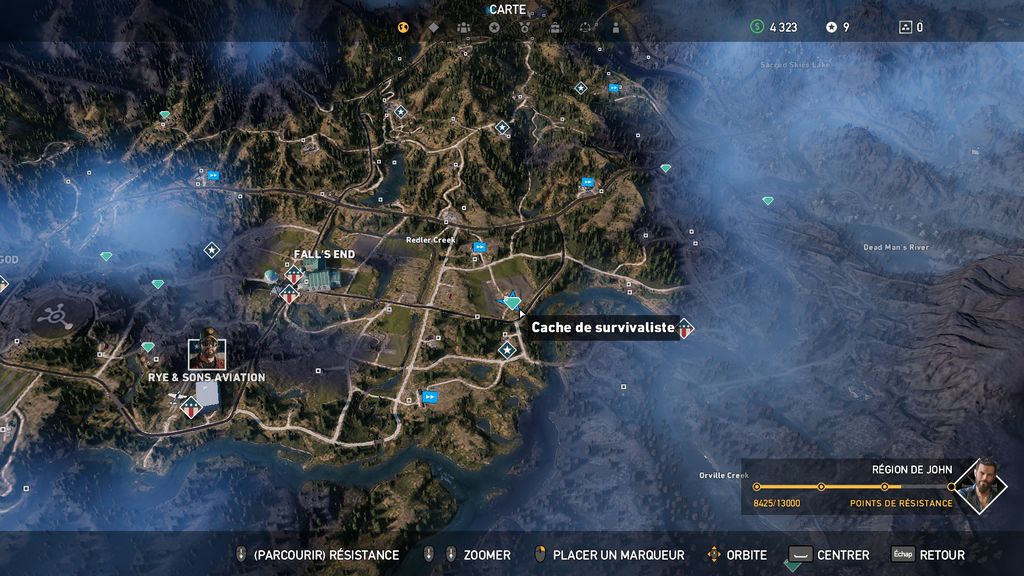
Task: Switch to the diamond-shaped tab
Action: click(434, 28)
